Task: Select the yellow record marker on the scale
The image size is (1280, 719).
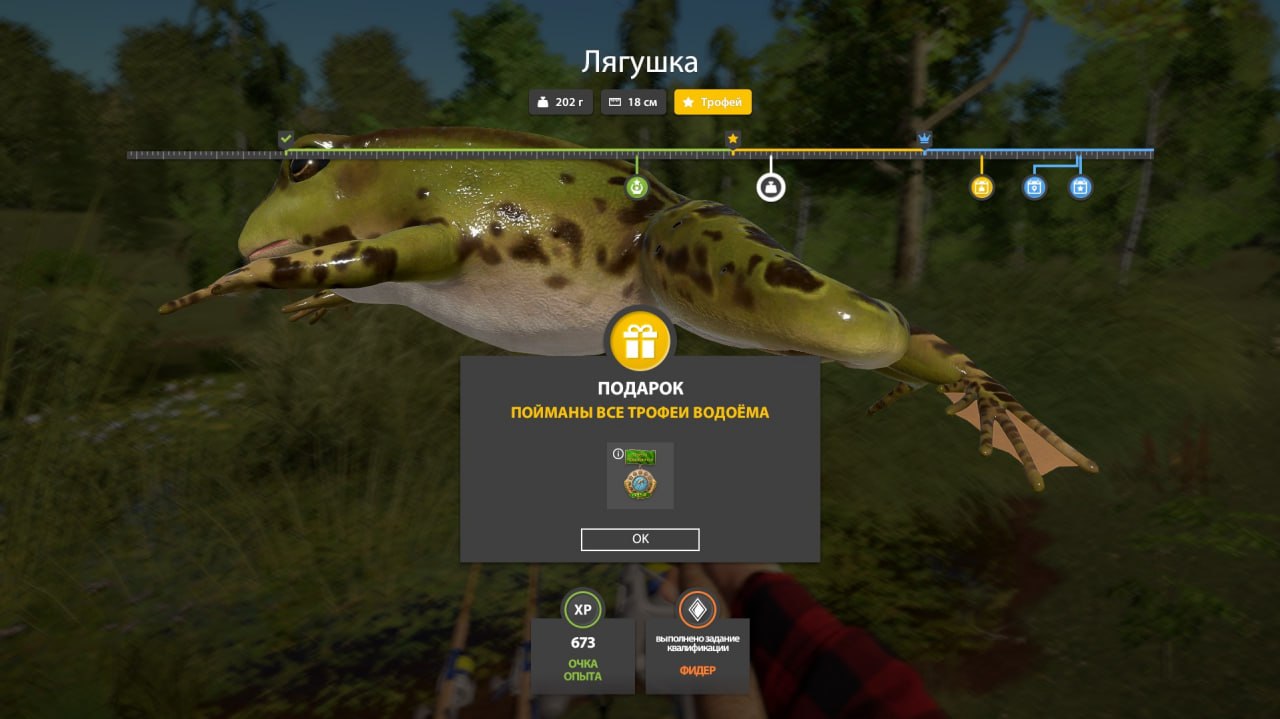Action: (x=982, y=187)
